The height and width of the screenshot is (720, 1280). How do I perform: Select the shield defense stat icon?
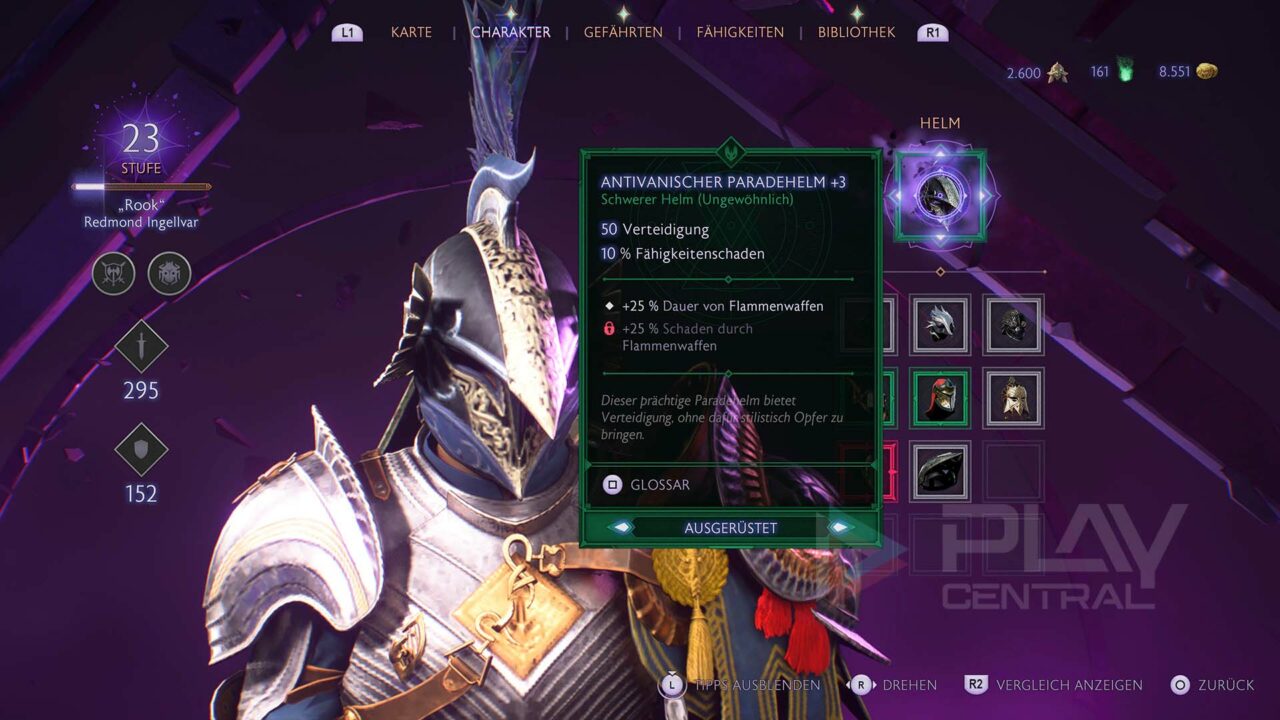coord(141,449)
